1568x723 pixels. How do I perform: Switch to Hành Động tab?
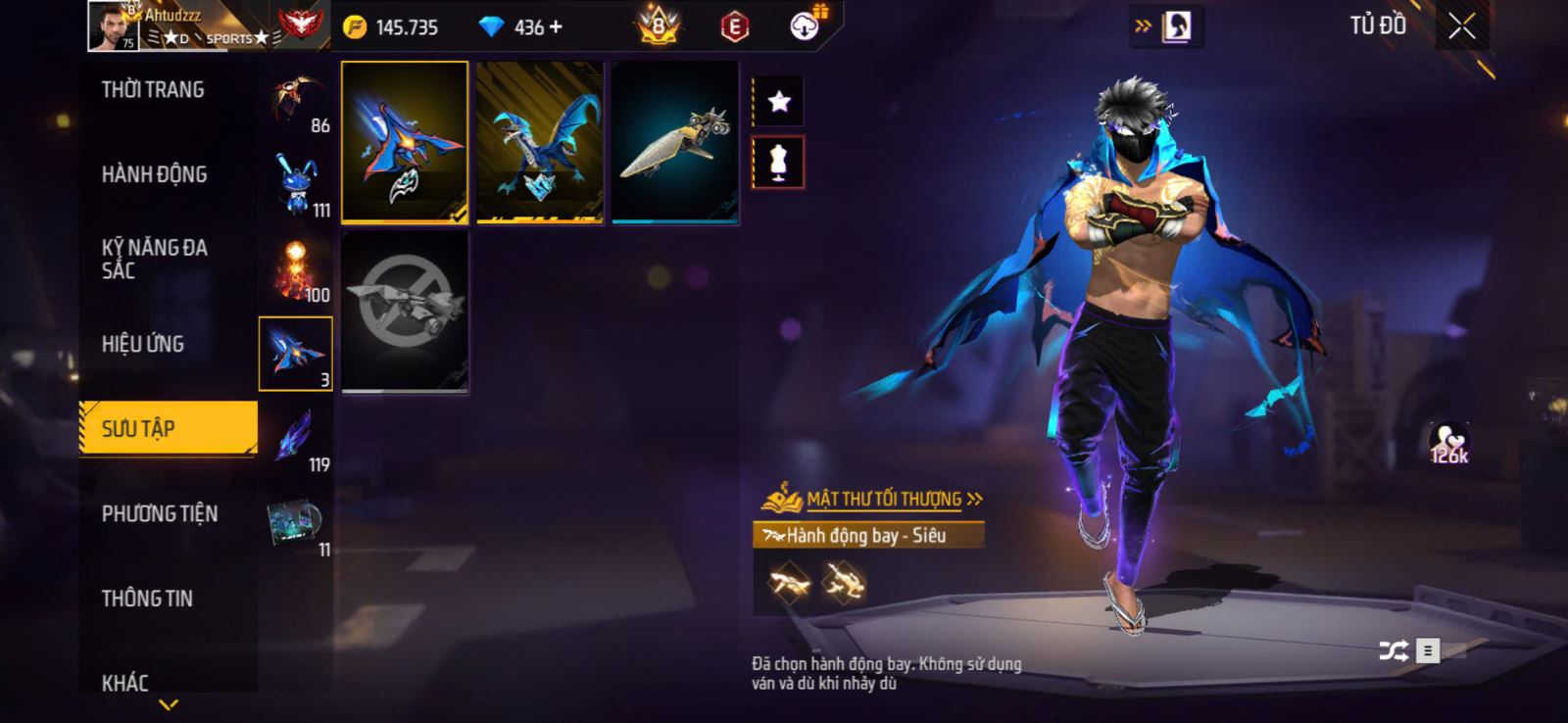pos(154,174)
